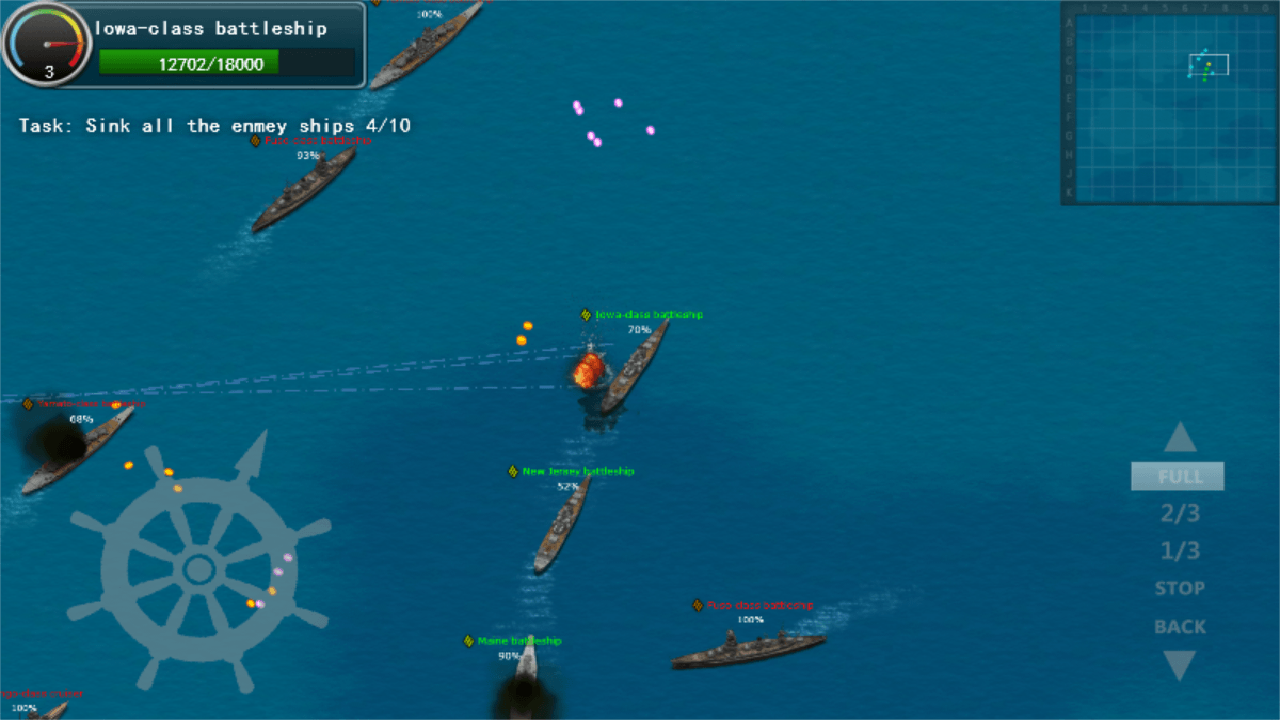Click the down arrow below BACK
This screenshot has height=720, width=1280.
1180,662
